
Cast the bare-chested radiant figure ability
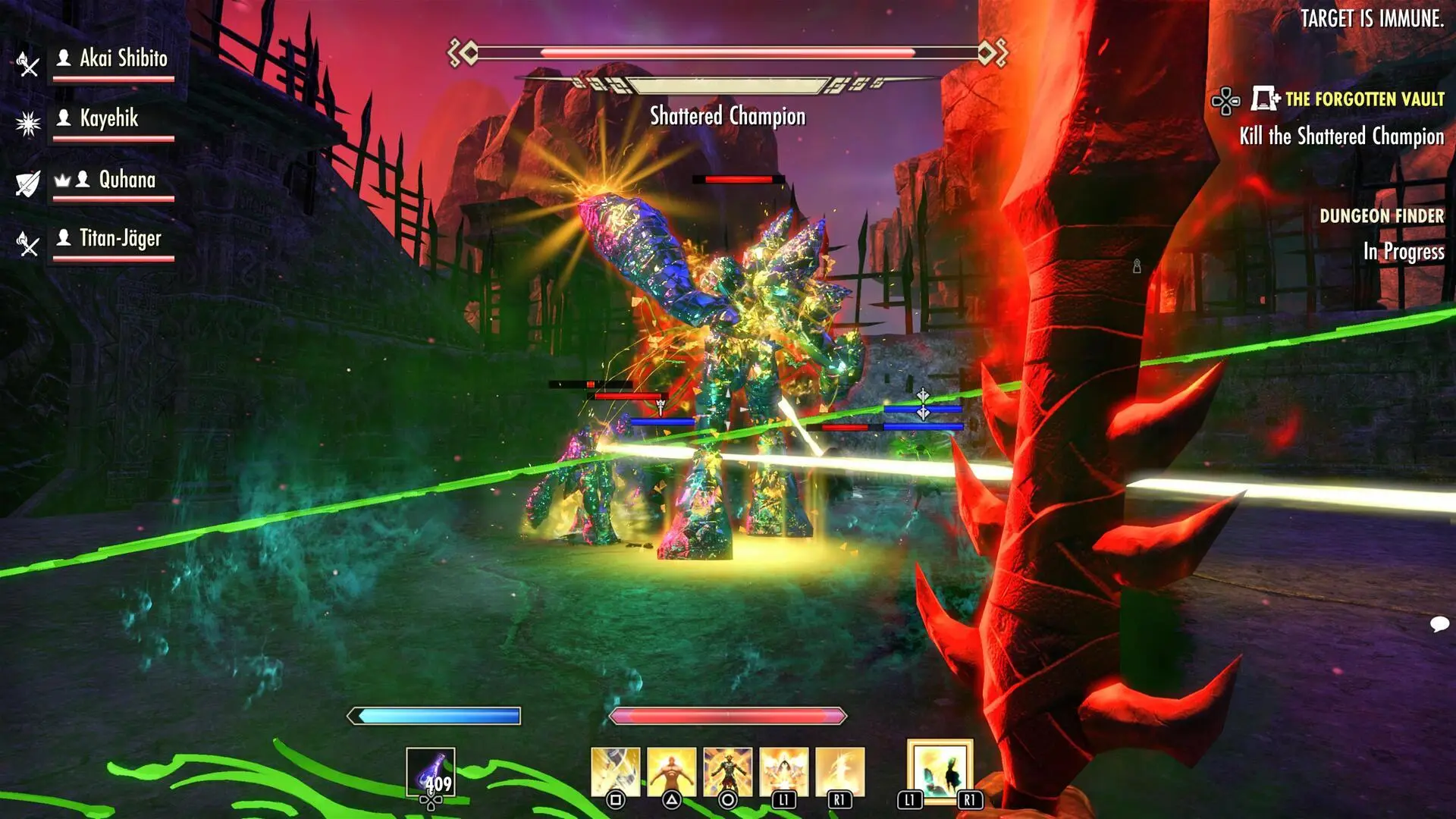[x=671, y=772]
